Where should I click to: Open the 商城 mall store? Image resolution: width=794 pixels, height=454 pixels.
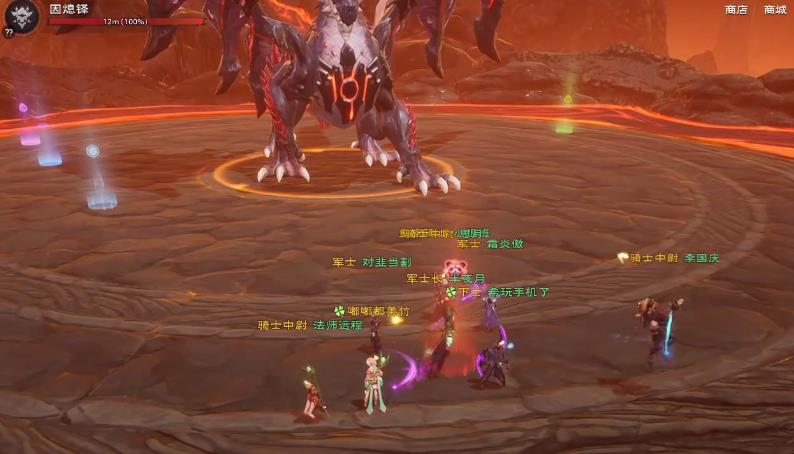[x=775, y=10]
